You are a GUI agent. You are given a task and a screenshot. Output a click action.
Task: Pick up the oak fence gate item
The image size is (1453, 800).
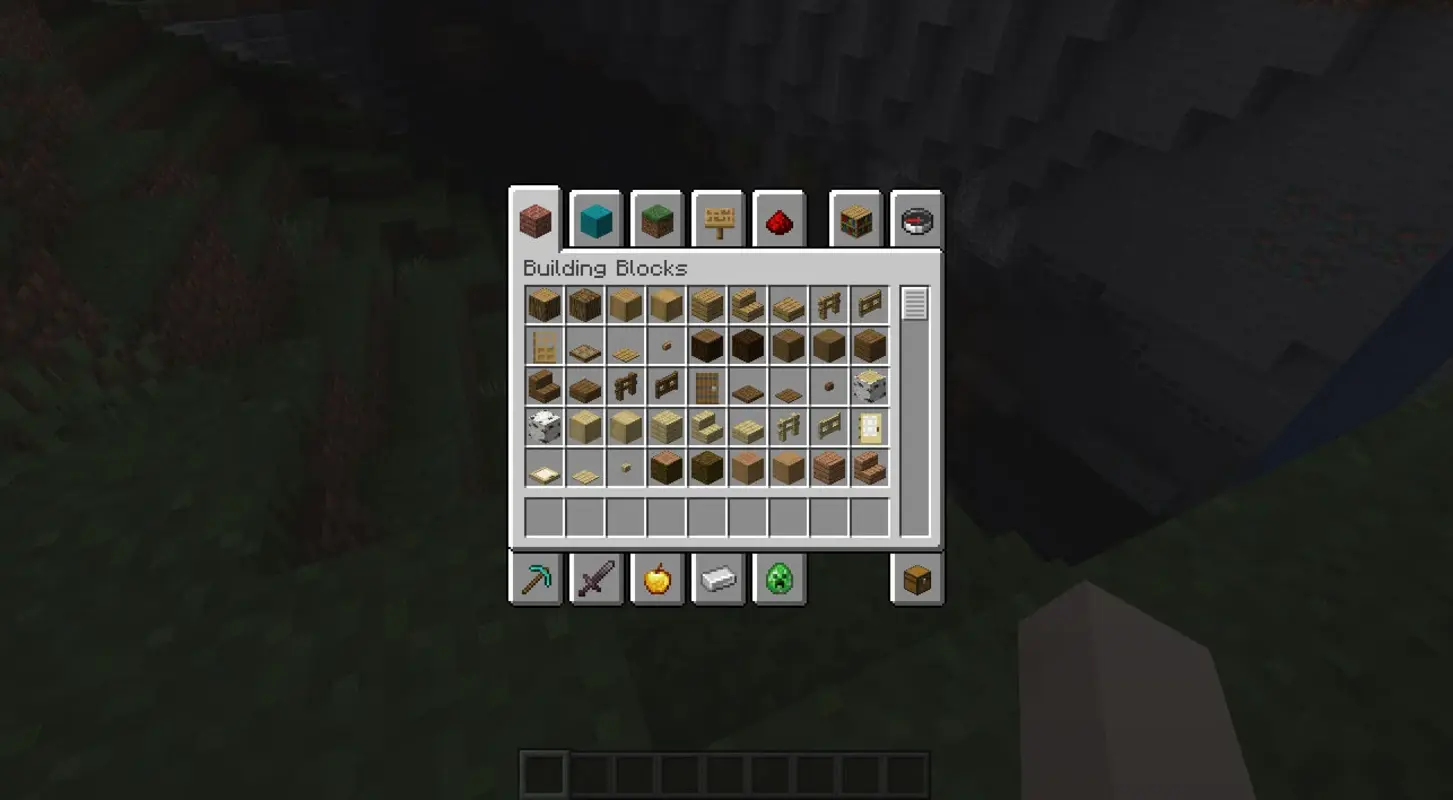pos(868,305)
